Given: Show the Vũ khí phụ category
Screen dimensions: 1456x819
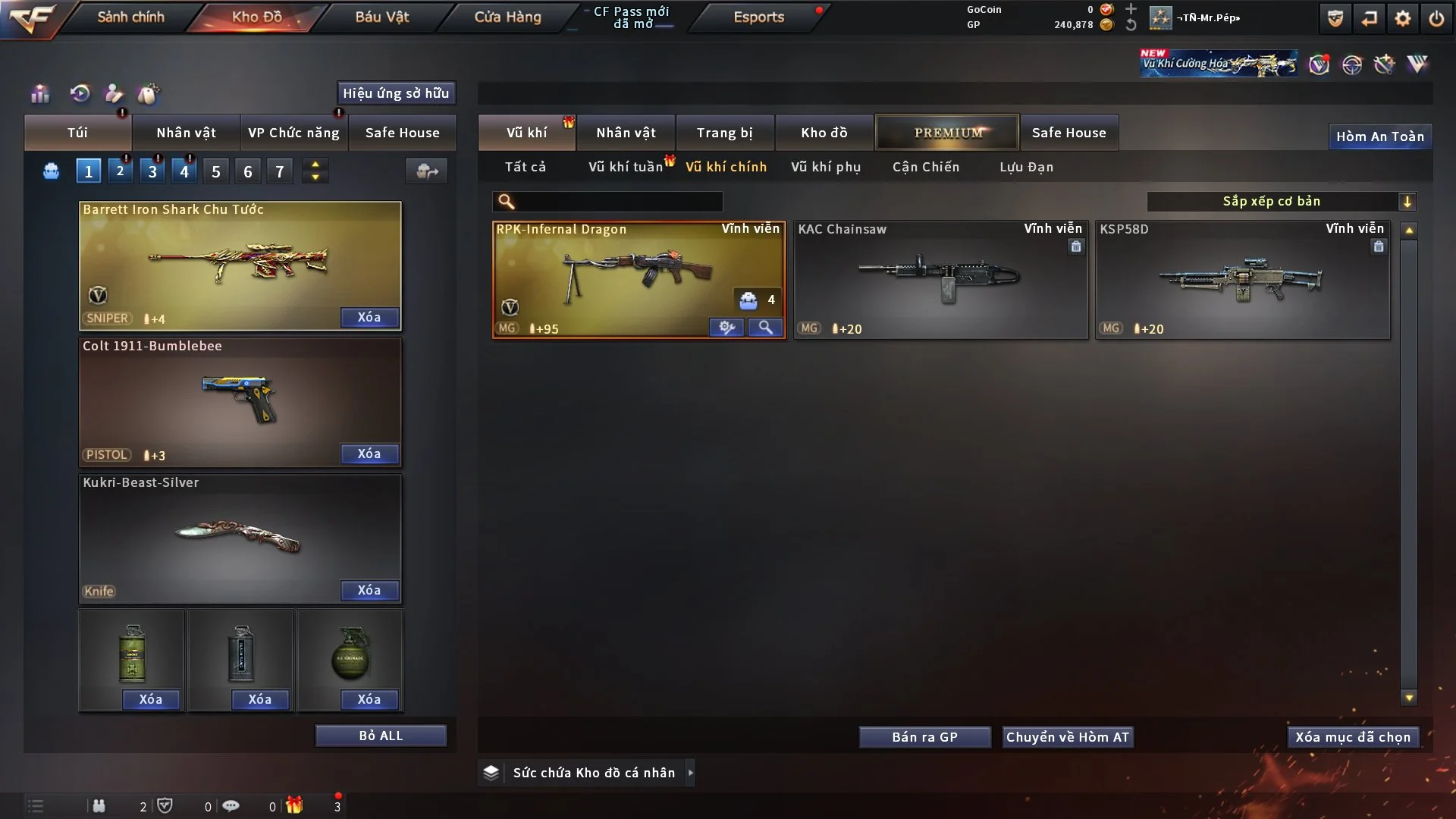Looking at the screenshot, I should (x=826, y=167).
